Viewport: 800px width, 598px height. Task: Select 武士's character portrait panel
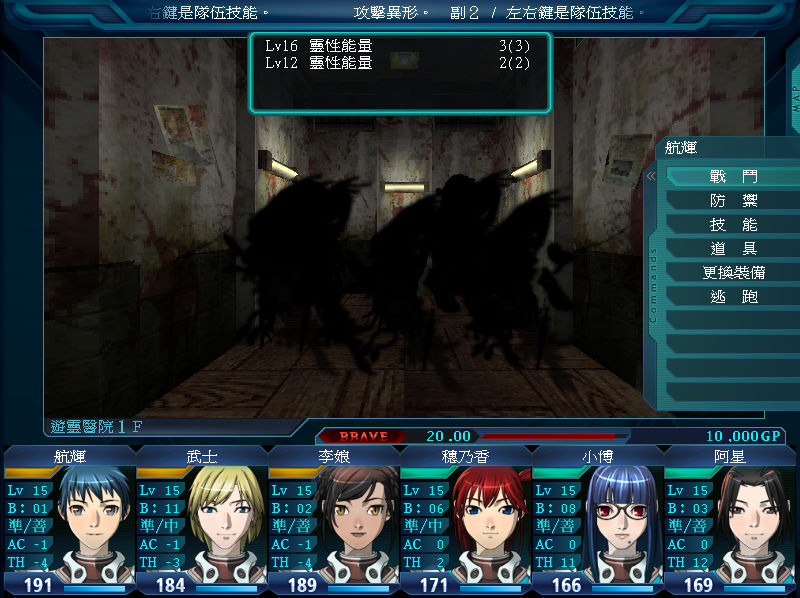[202, 520]
